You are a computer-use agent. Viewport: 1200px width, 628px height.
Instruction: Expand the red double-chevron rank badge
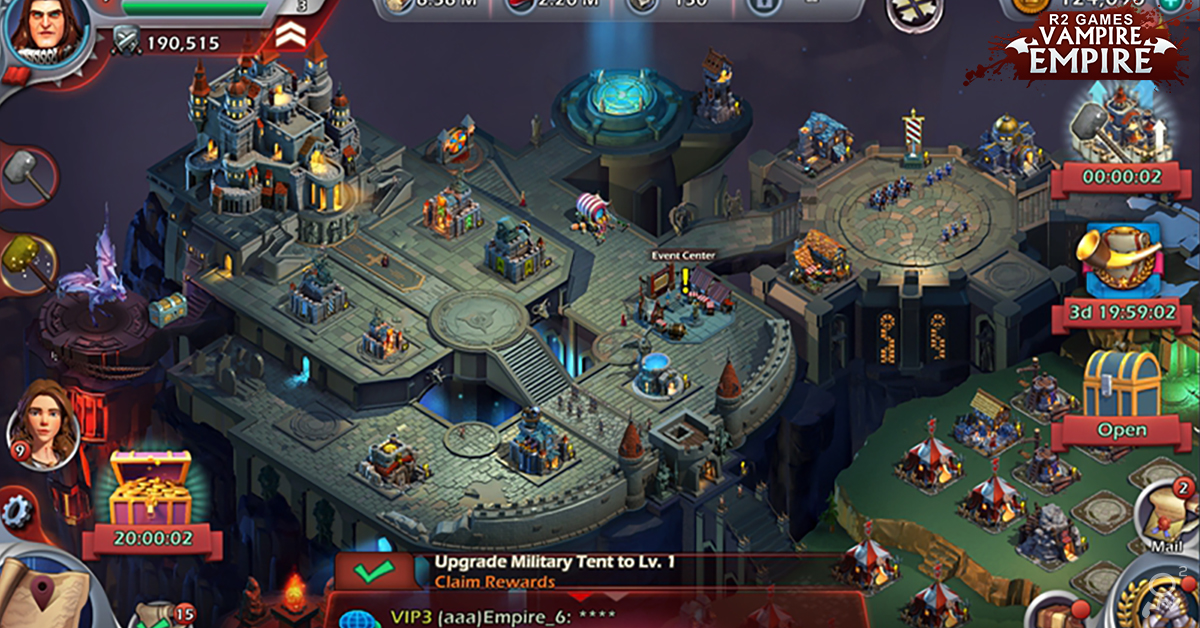[x=290, y=37]
